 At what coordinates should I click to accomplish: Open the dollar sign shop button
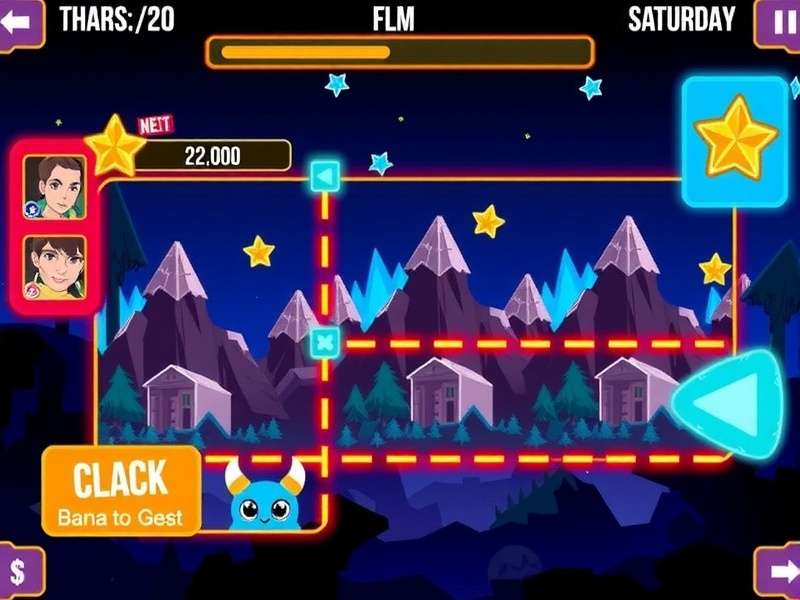(20, 574)
